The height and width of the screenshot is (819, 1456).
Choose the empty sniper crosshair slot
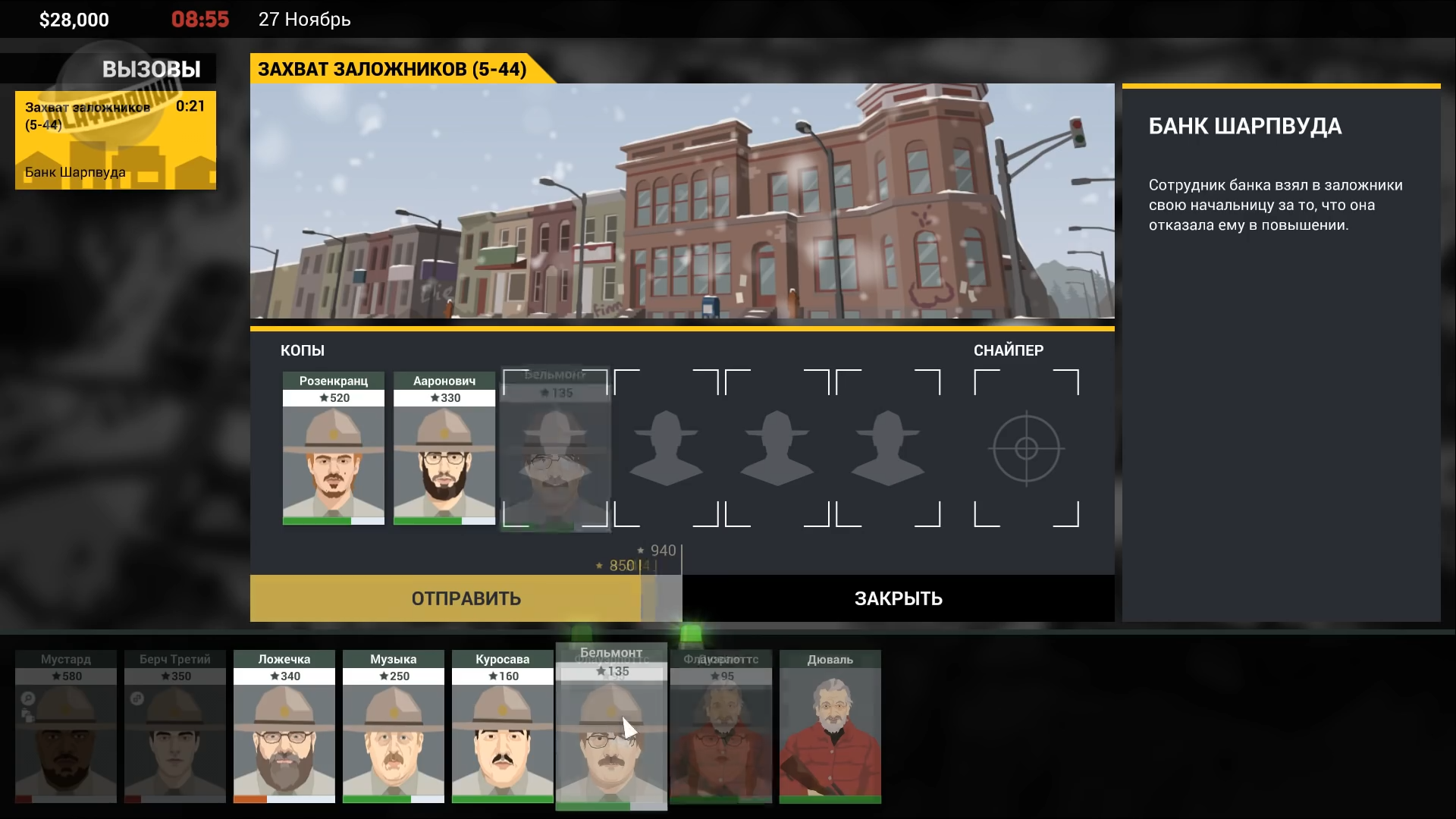coord(1026,448)
